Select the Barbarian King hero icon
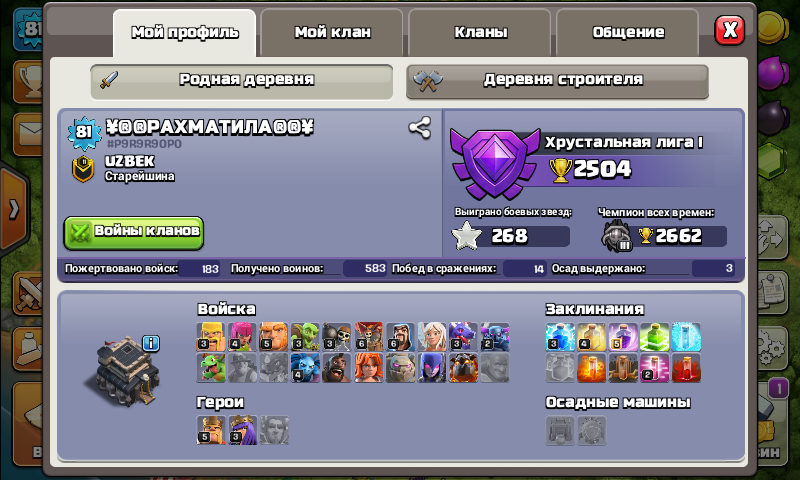 tap(211, 430)
